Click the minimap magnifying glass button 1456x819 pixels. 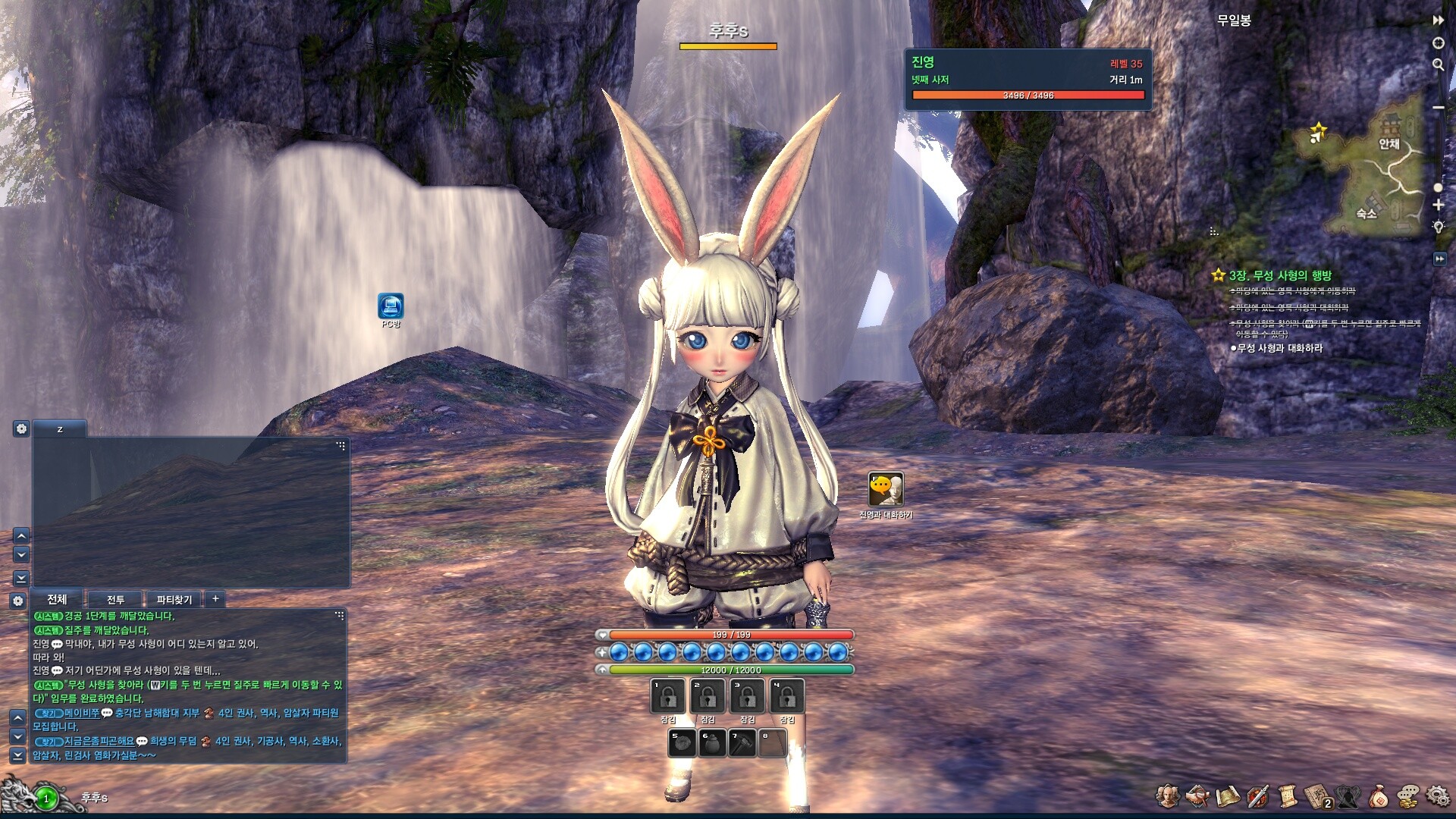point(1438,65)
